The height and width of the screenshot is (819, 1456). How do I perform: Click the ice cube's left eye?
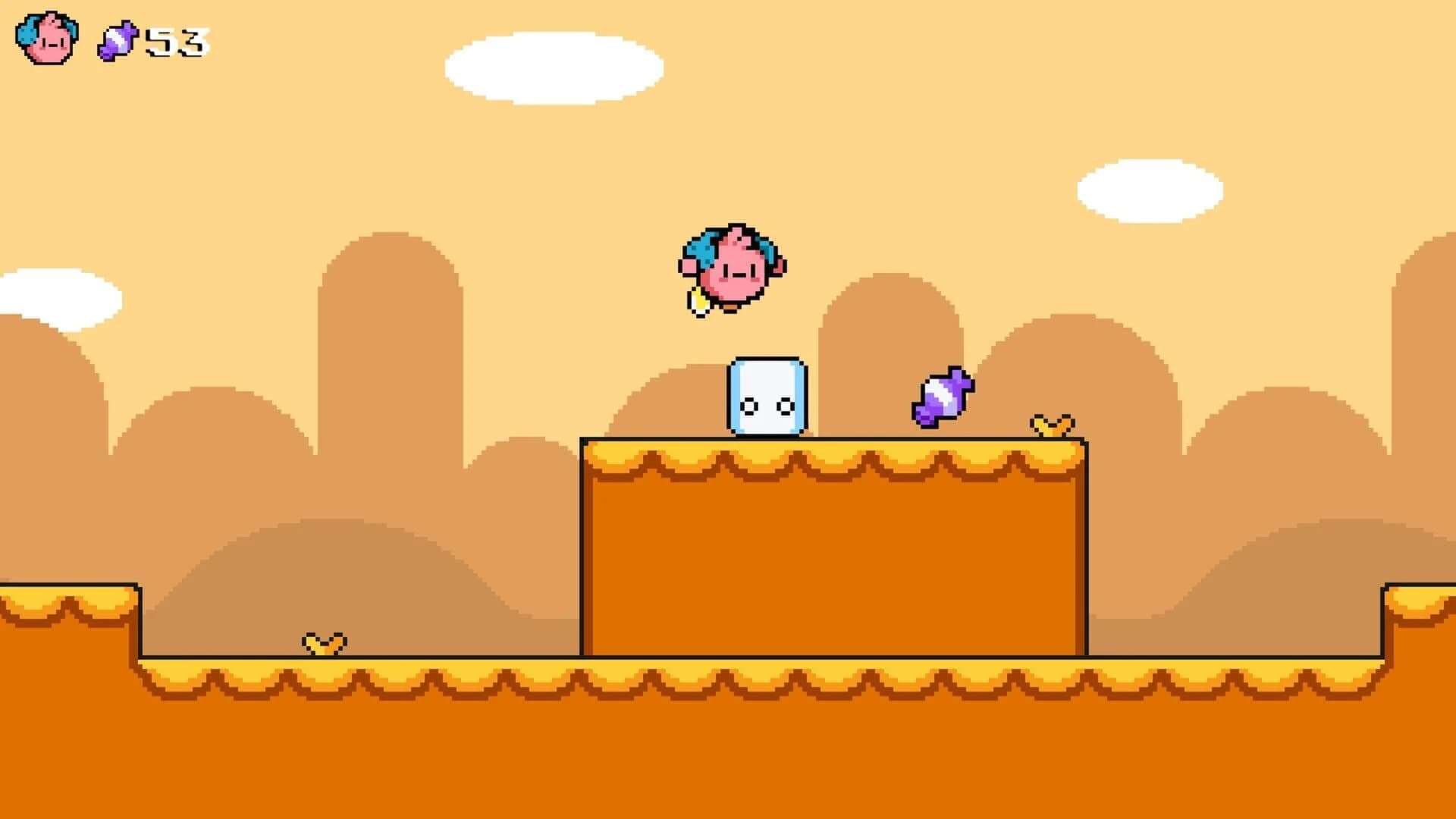pyautogui.click(x=749, y=406)
